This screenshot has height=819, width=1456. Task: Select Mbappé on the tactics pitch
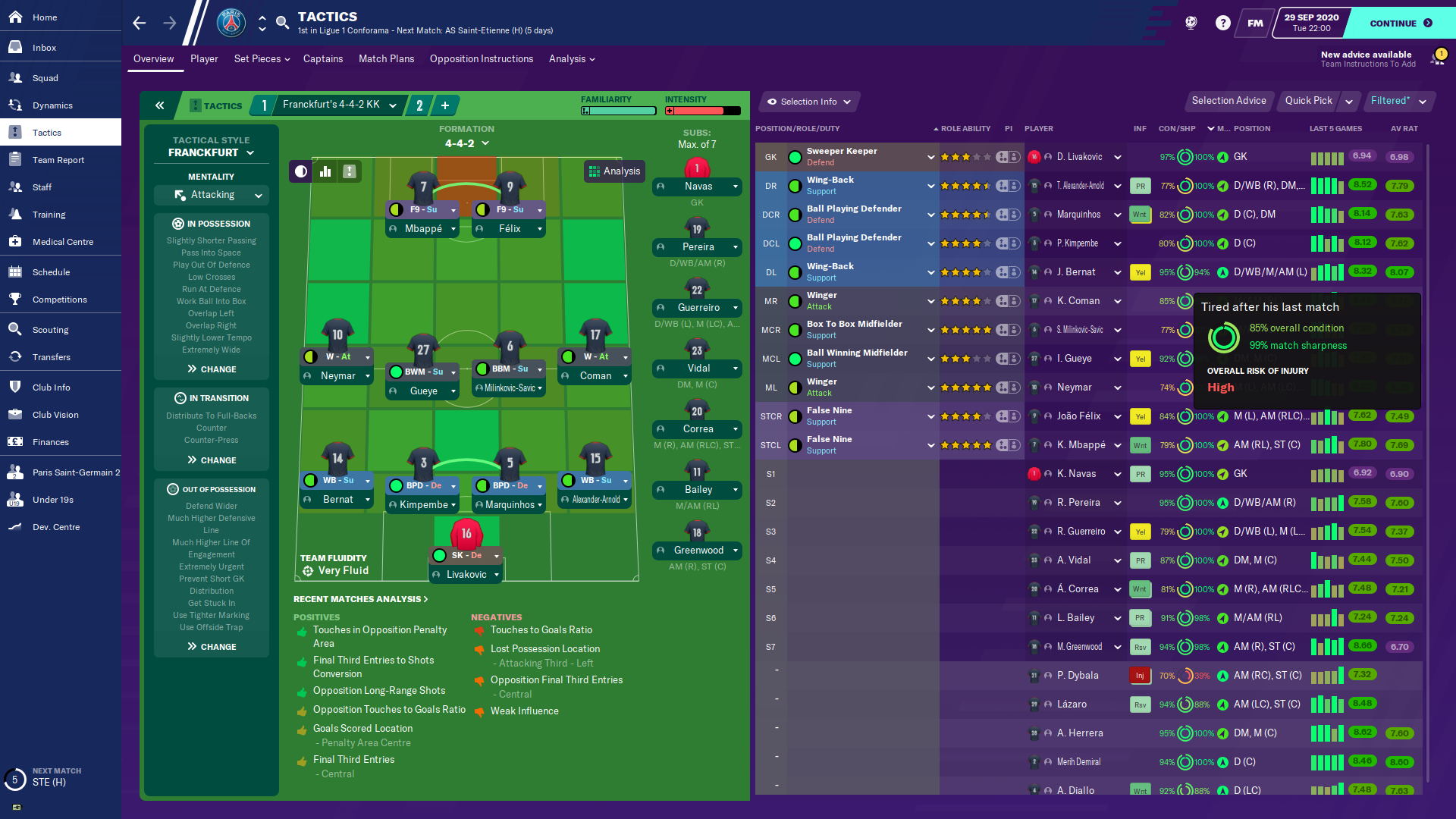click(x=423, y=228)
